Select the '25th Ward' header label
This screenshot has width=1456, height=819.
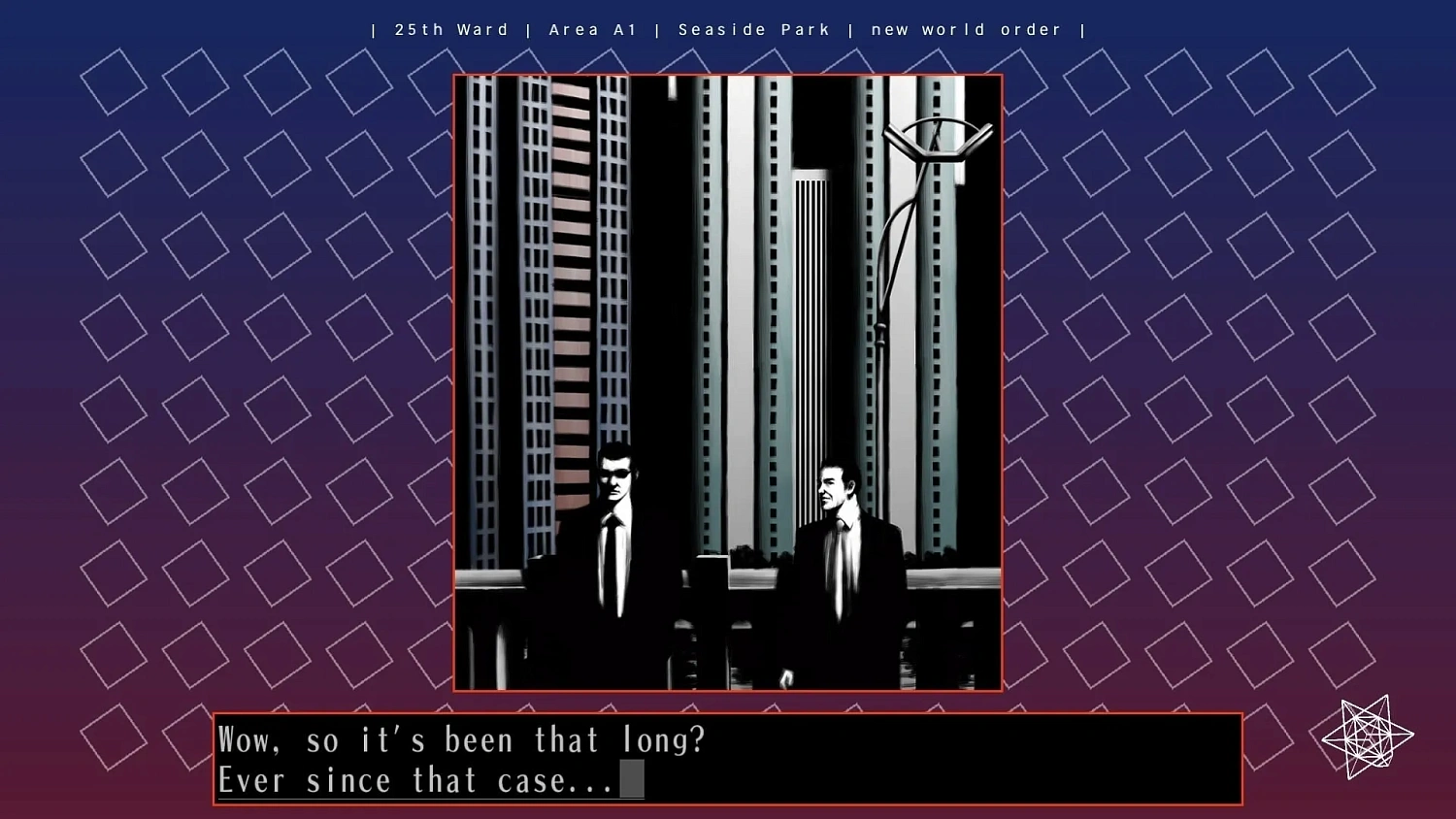tap(450, 29)
